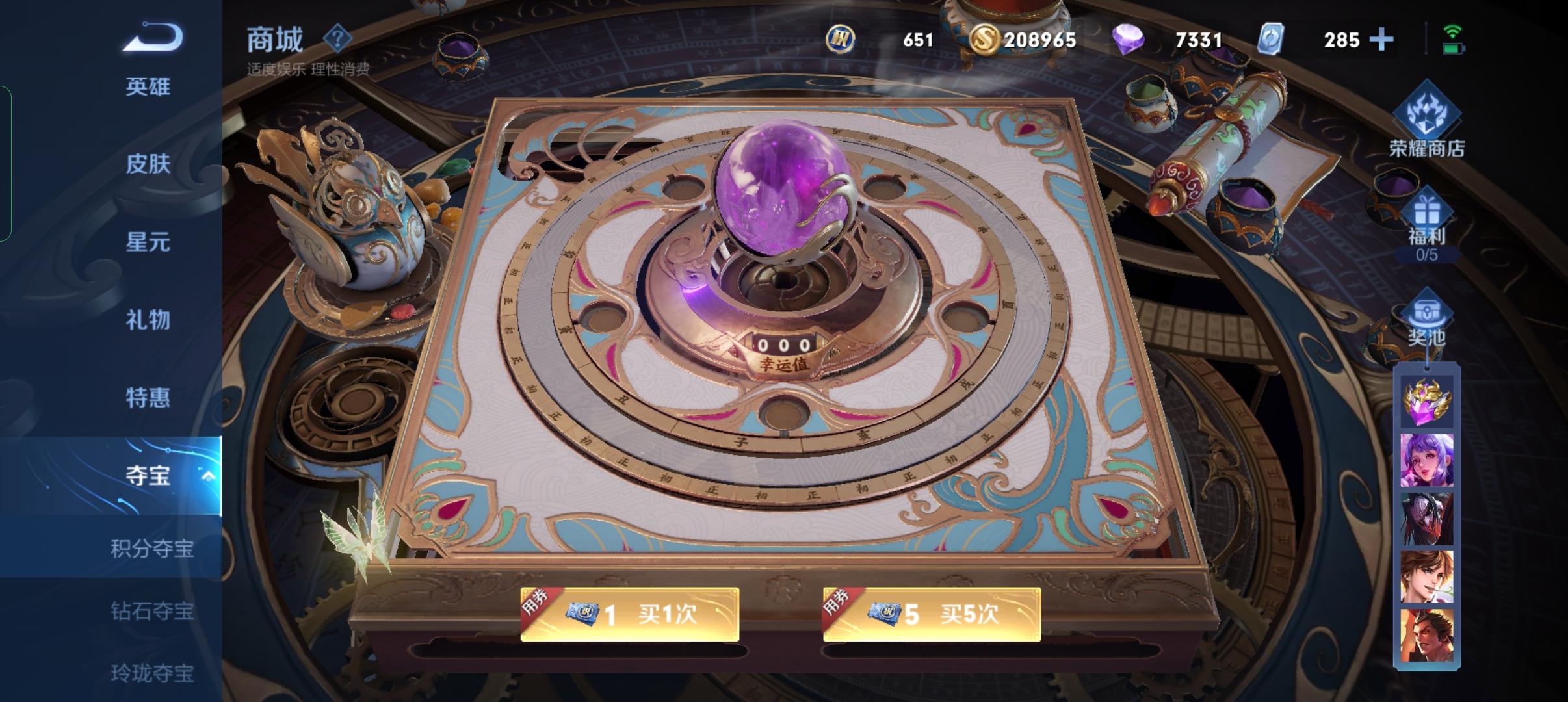Image resolution: width=1568 pixels, height=702 pixels.
Task: Switch to the 皮肤 skins tab
Action: pos(150,164)
